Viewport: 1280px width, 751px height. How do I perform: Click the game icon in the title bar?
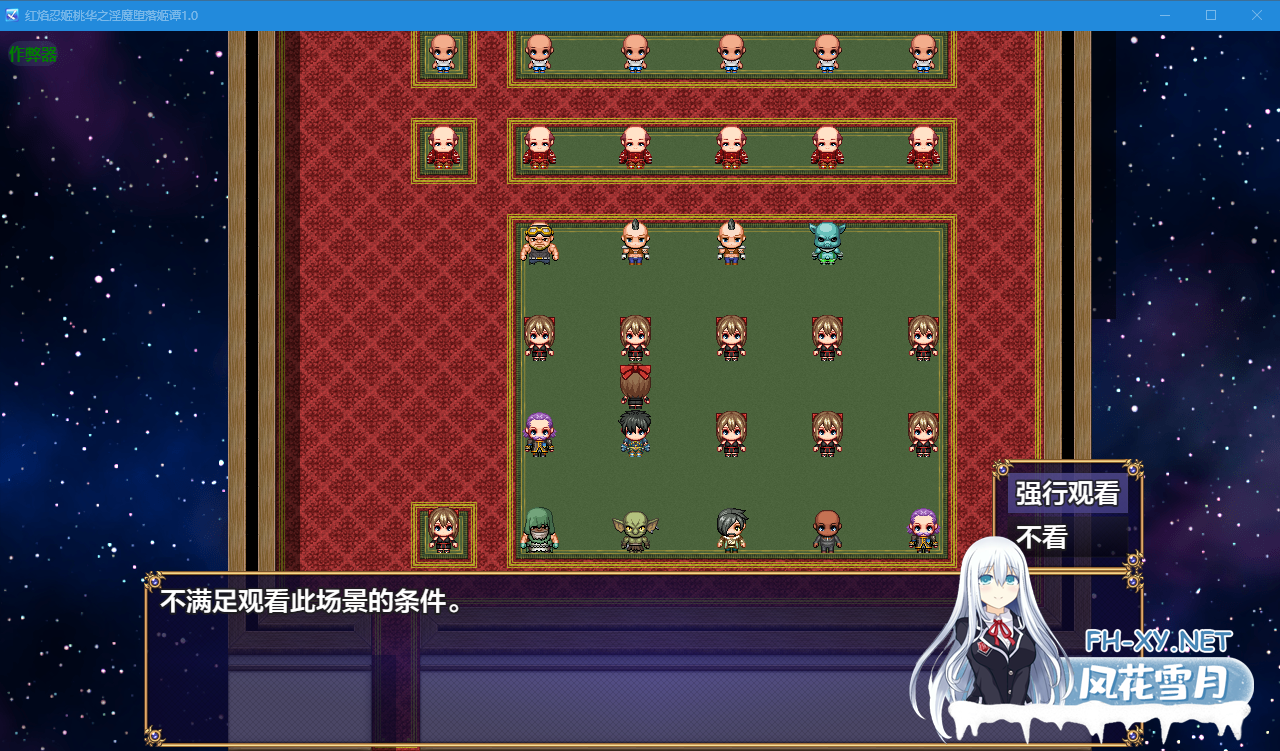tap(12, 15)
